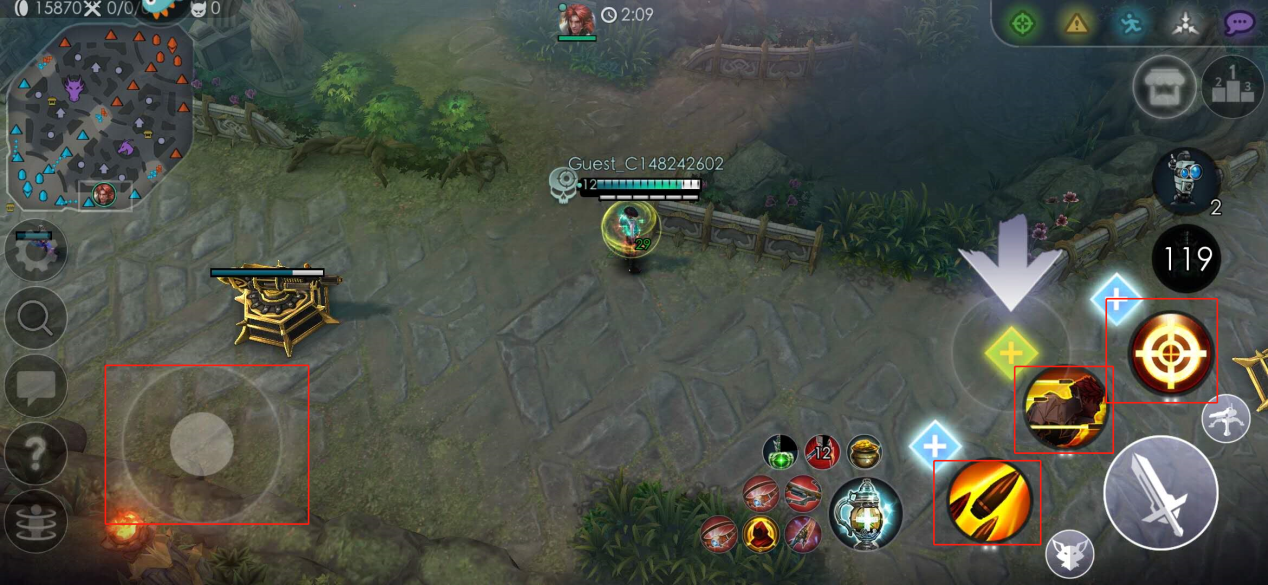Send the yellow danger warning signal

point(1076,23)
